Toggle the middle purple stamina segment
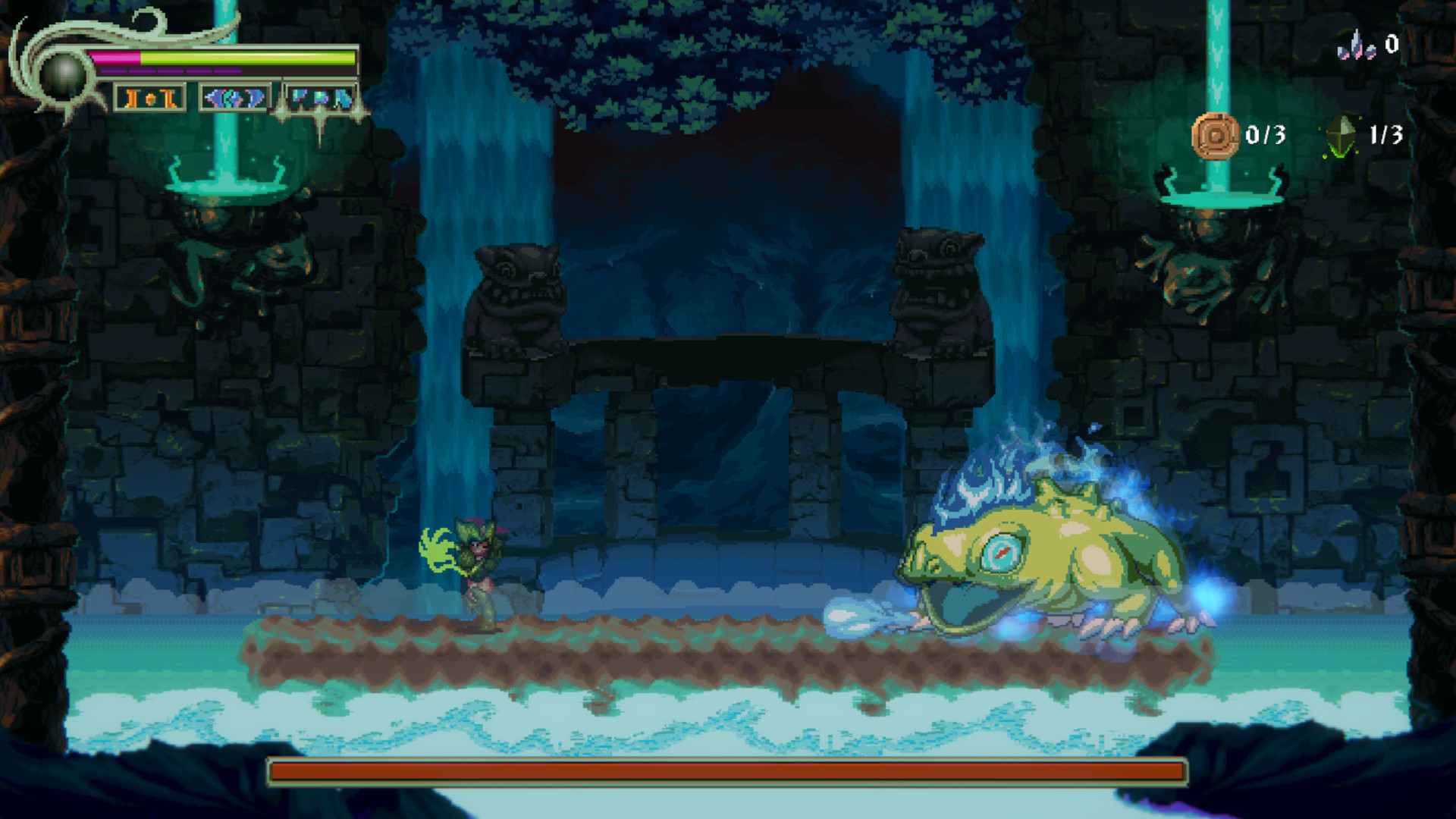 (171, 71)
